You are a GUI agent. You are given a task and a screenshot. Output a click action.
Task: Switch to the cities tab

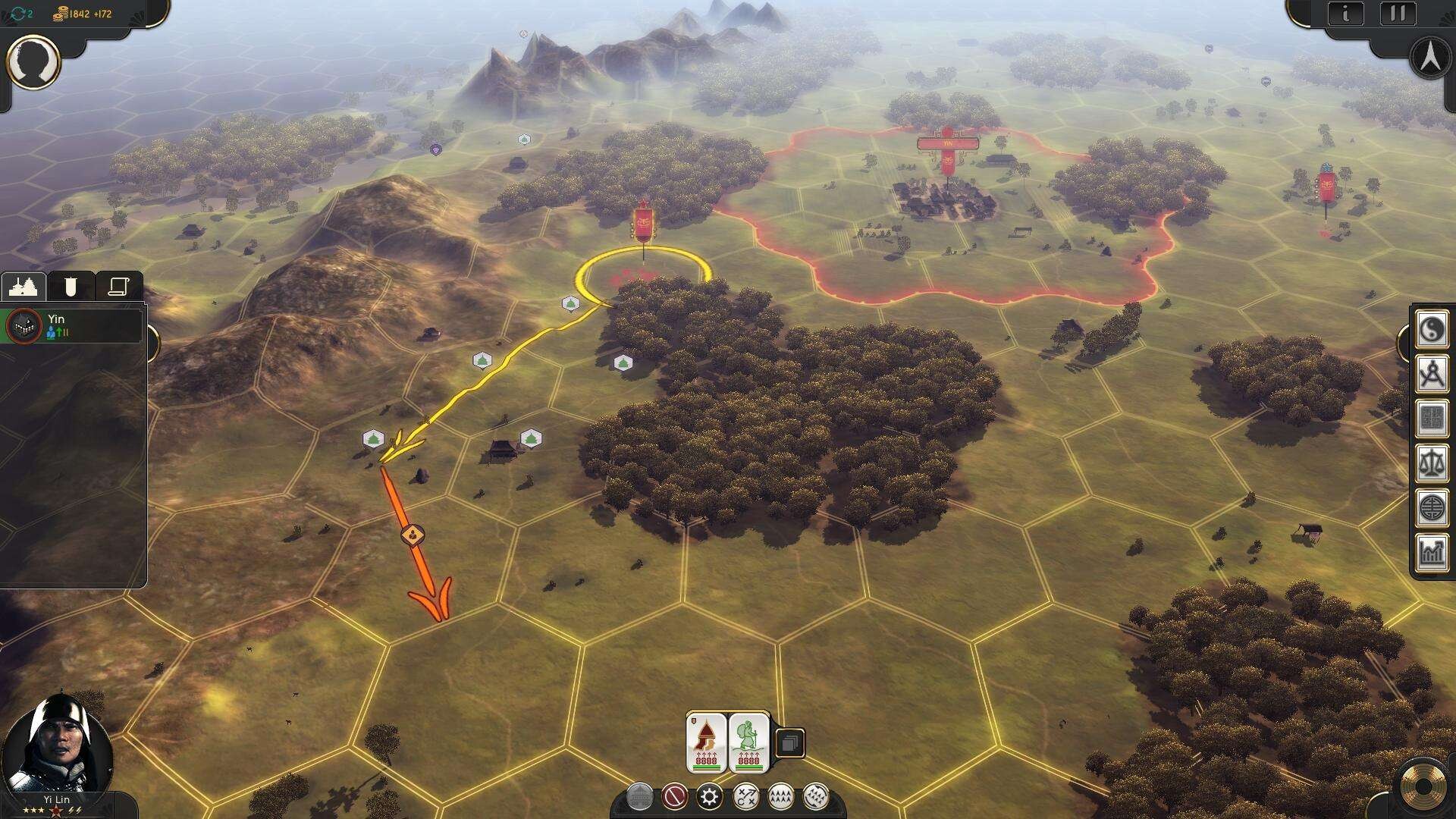pos(23,287)
